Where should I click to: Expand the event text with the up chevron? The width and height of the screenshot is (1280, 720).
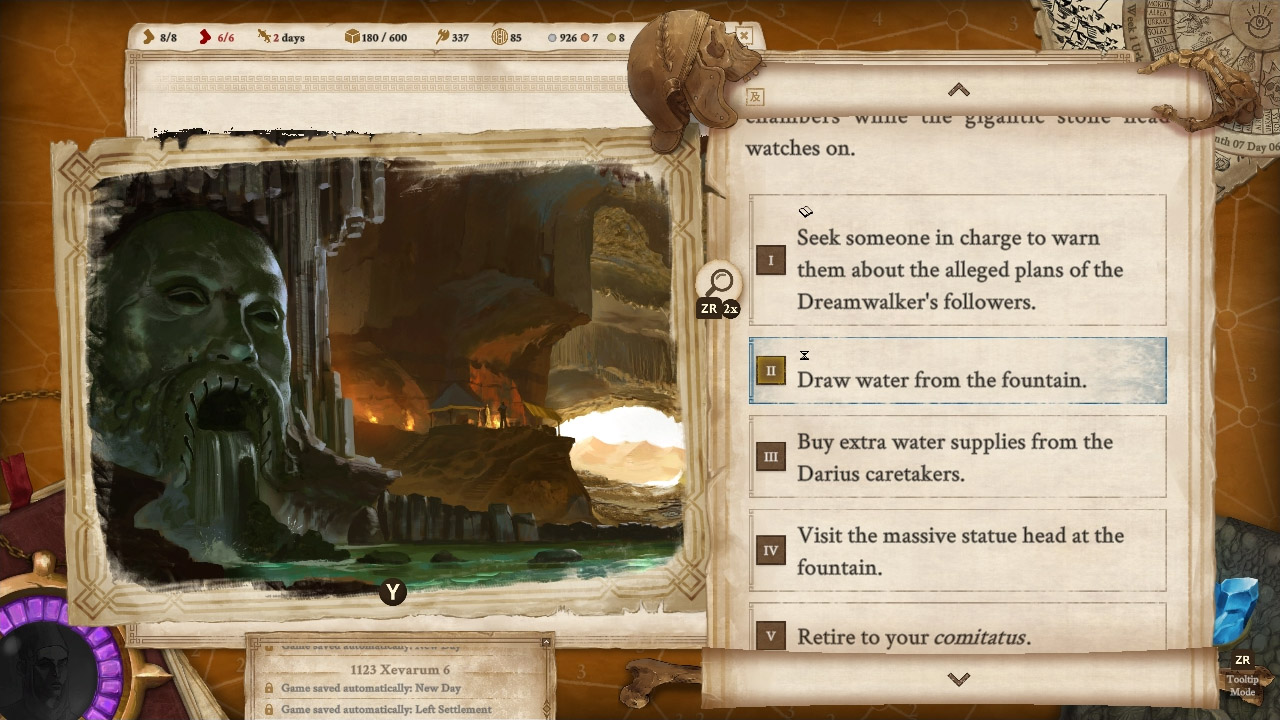coord(957,89)
